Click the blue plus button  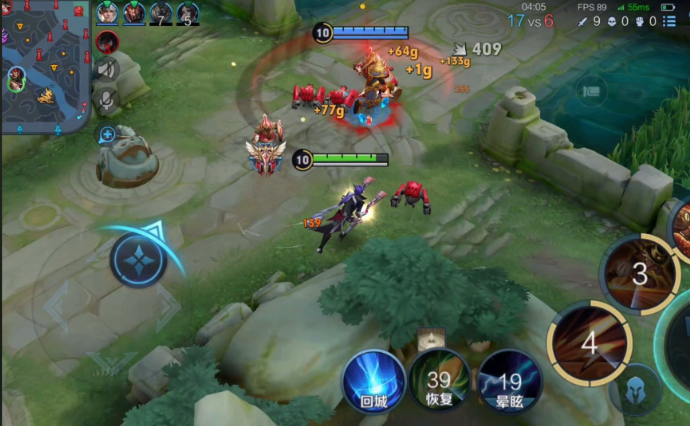107,133
